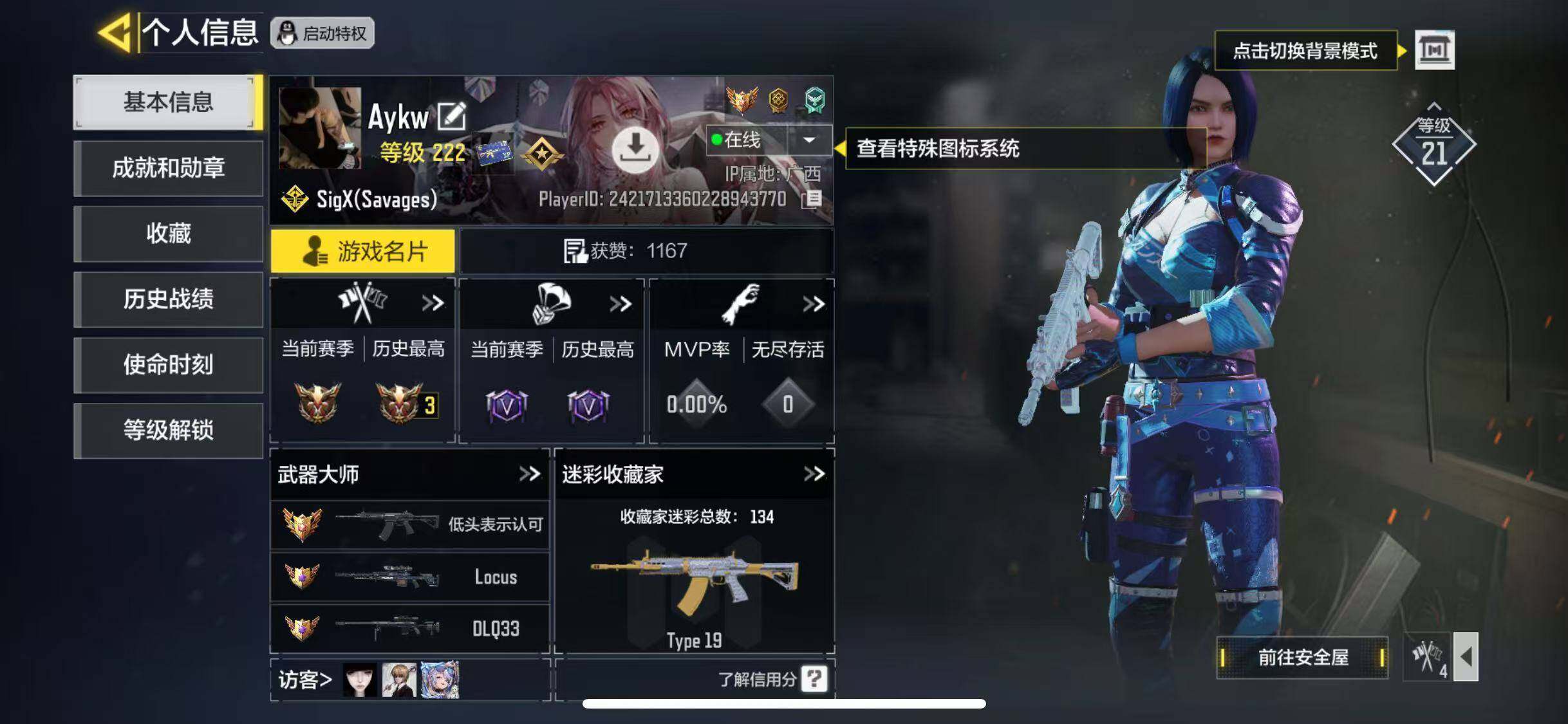Open the 启动特权 privilege button

coord(322,33)
